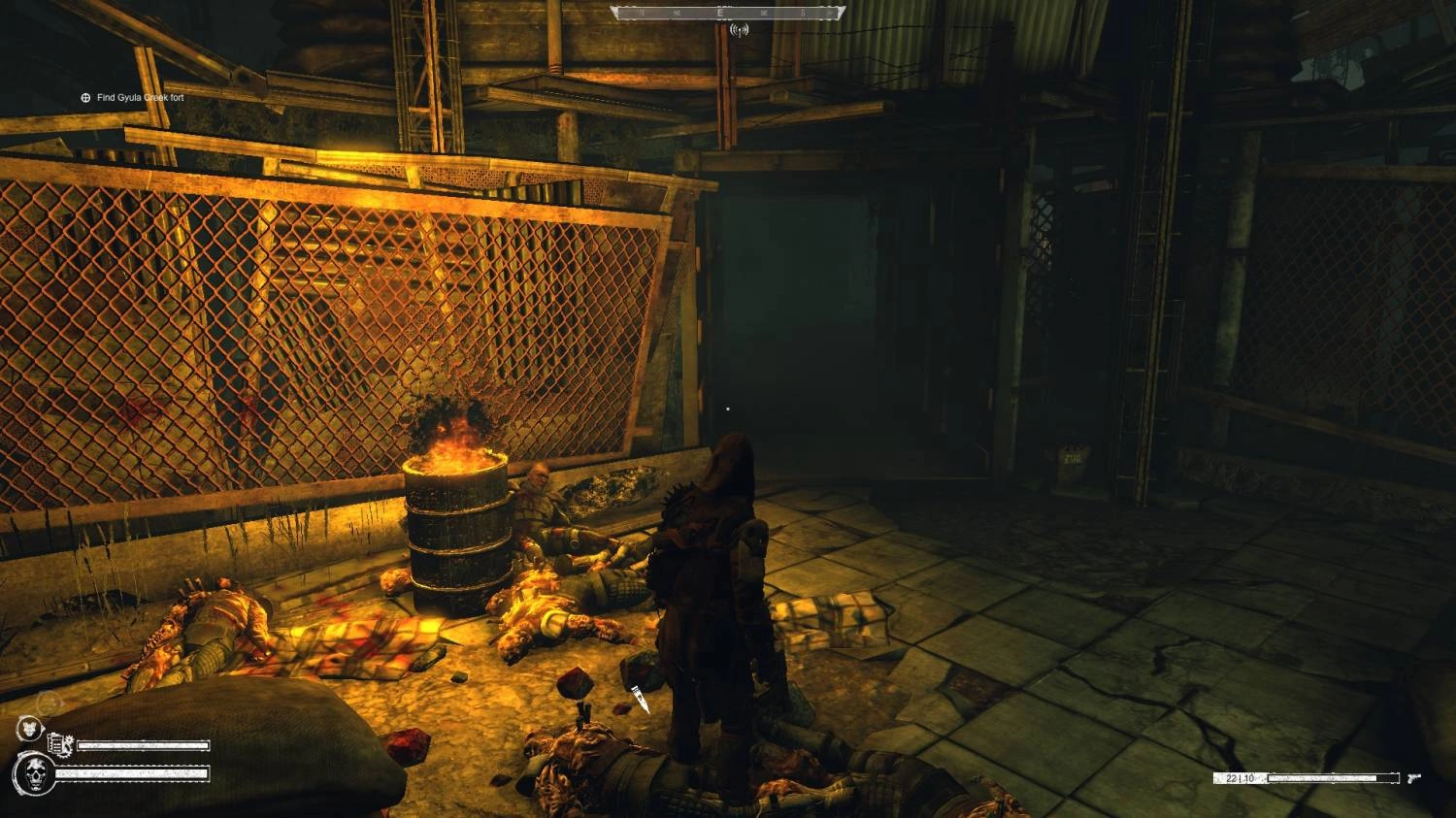Screen dimensions: 1456x818
Task: Click the compass strip at the top
Action: 727,13
